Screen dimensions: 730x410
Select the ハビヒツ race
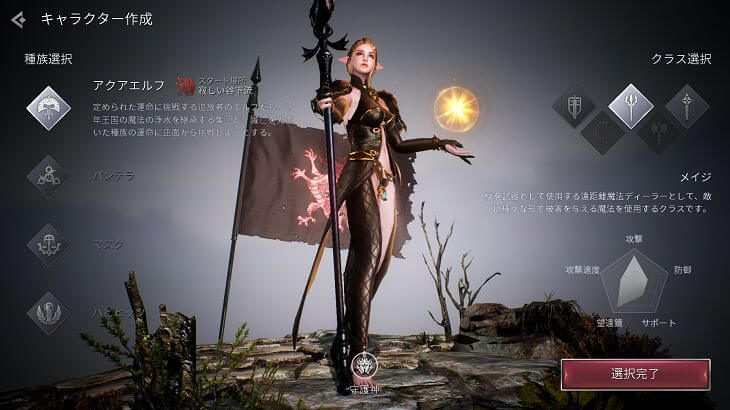tap(48, 312)
